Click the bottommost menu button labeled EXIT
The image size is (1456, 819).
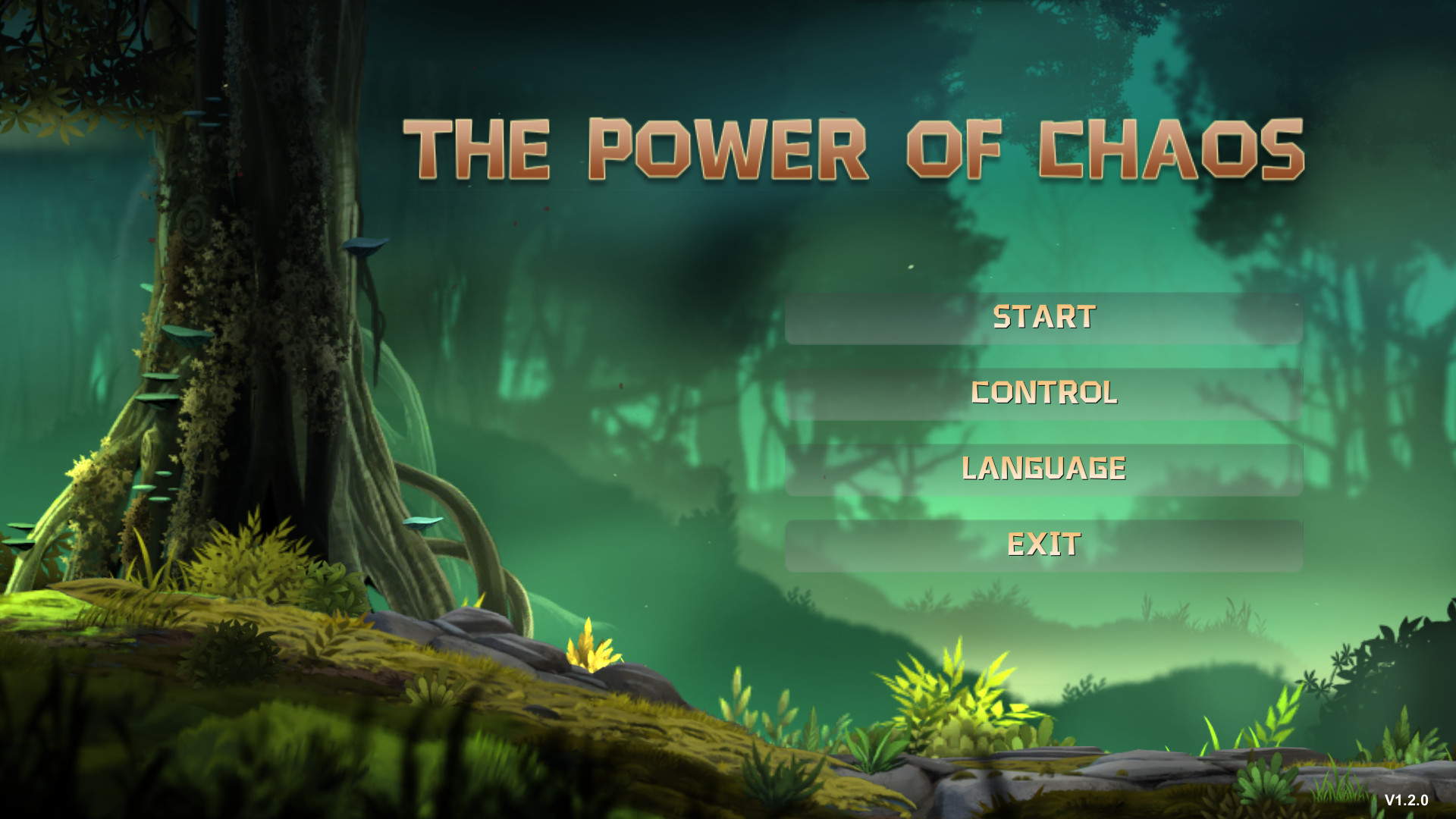(x=1043, y=542)
